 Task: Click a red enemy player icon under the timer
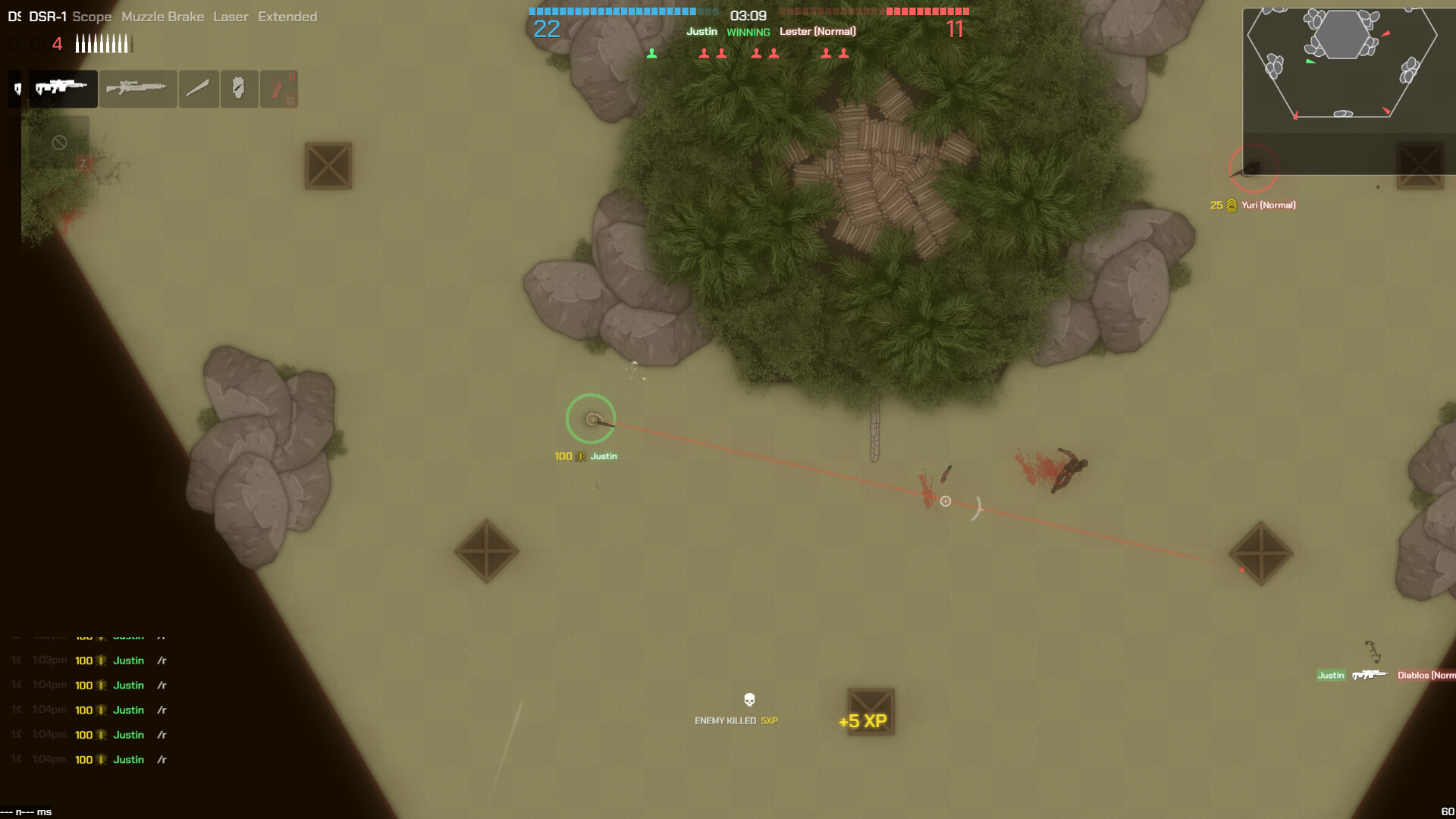pyautogui.click(x=704, y=52)
